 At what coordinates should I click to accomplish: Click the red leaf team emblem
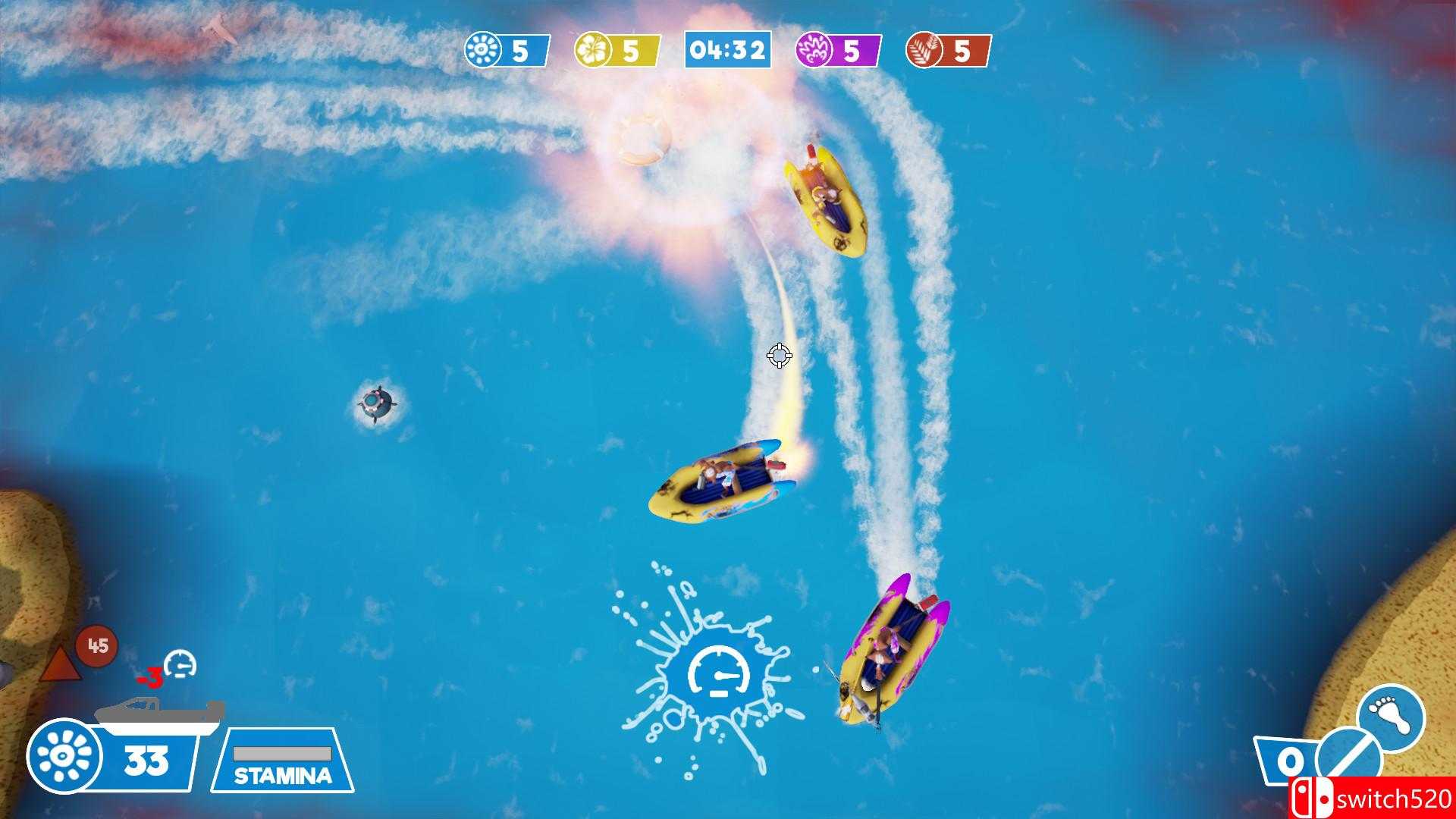click(x=925, y=50)
